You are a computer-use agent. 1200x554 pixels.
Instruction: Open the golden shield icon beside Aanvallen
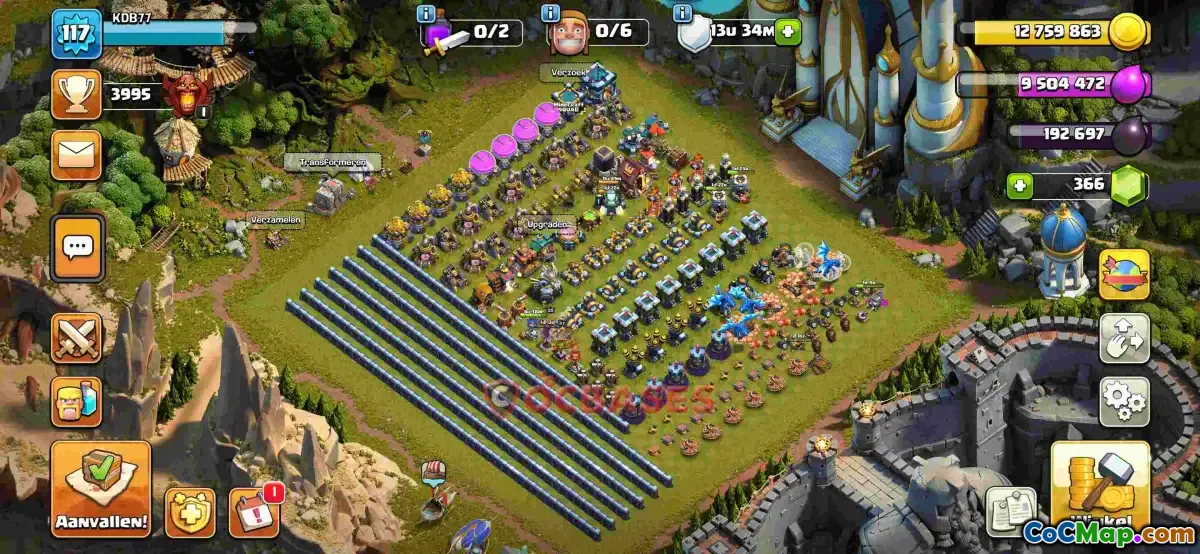coord(189,512)
